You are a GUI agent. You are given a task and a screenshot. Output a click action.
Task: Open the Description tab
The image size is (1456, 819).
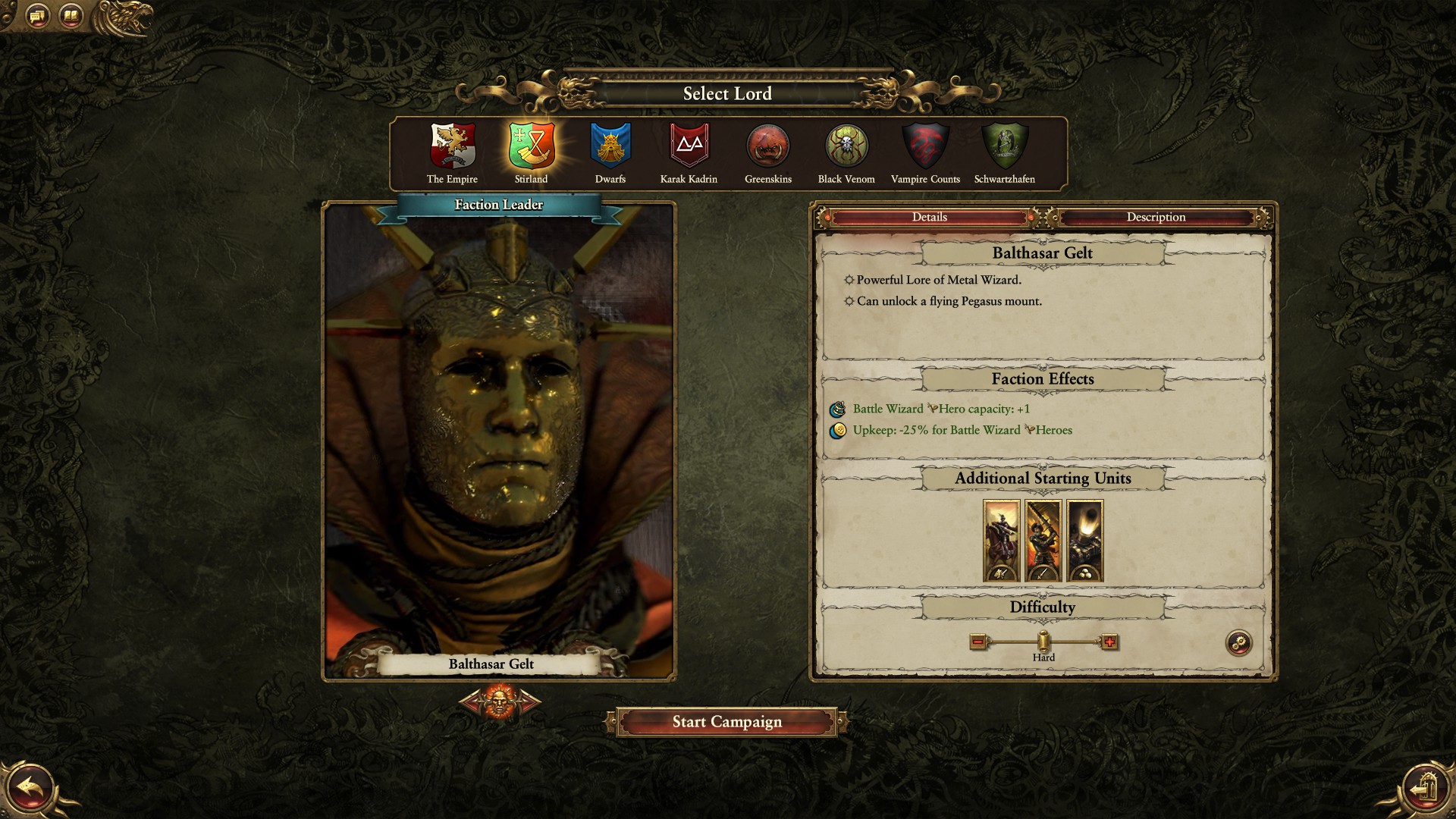pos(1156,218)
